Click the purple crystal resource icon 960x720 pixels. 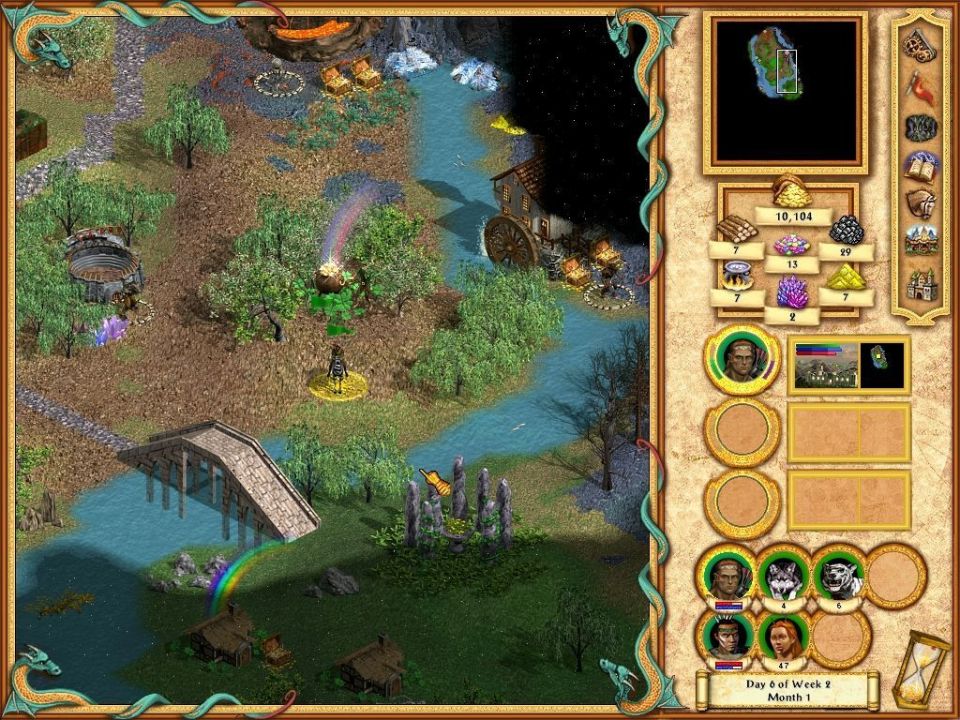[x=791, y=293]
